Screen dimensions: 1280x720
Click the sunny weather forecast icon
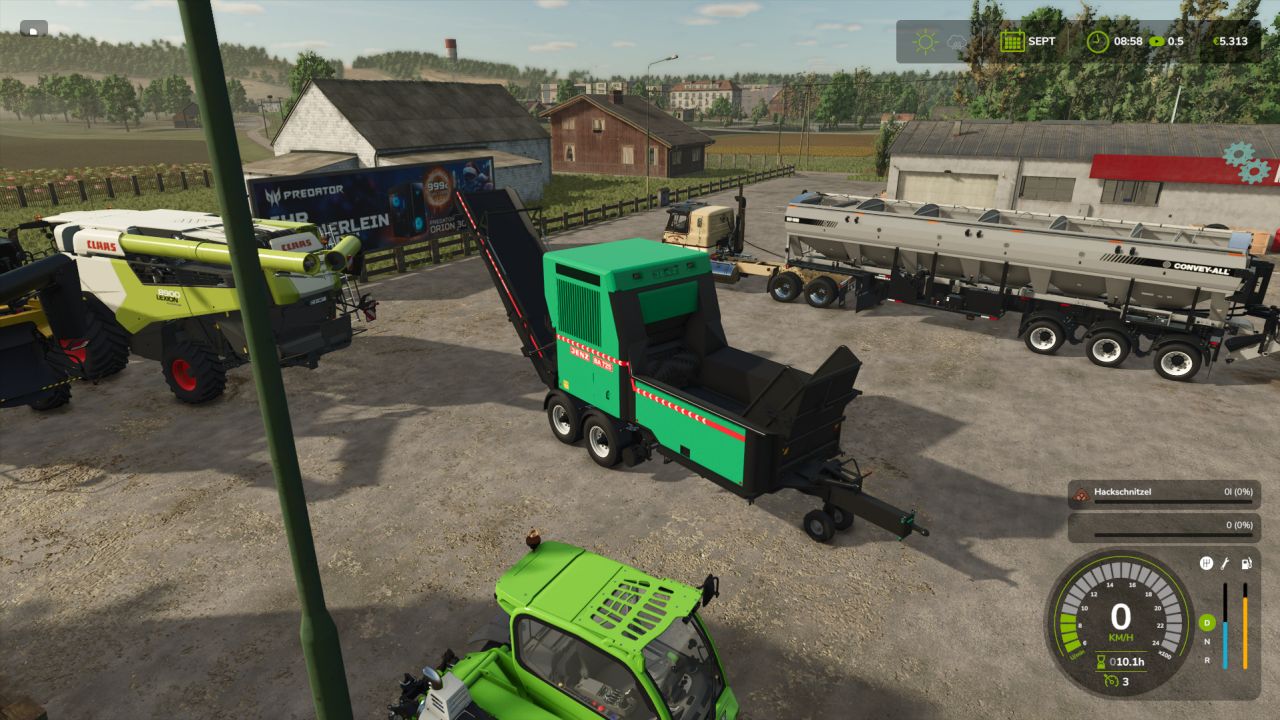(x=925, y=42)
